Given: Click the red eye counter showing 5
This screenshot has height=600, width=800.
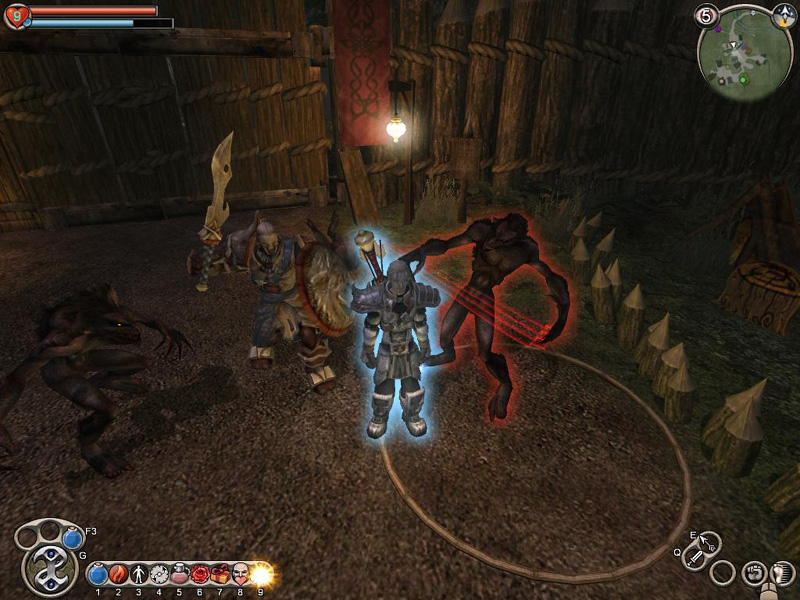Looking at the screenshot, I should click(x=706, y=16).
